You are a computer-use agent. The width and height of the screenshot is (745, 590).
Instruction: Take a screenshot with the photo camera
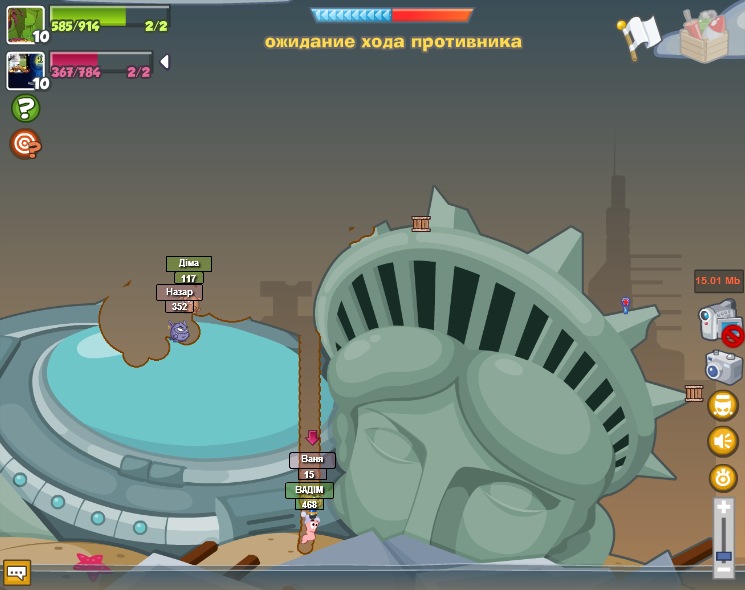[723, 367]
